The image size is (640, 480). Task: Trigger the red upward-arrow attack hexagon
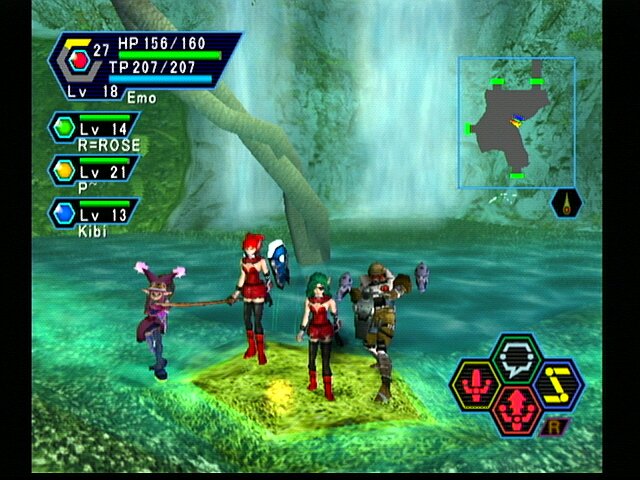(517, 407)
